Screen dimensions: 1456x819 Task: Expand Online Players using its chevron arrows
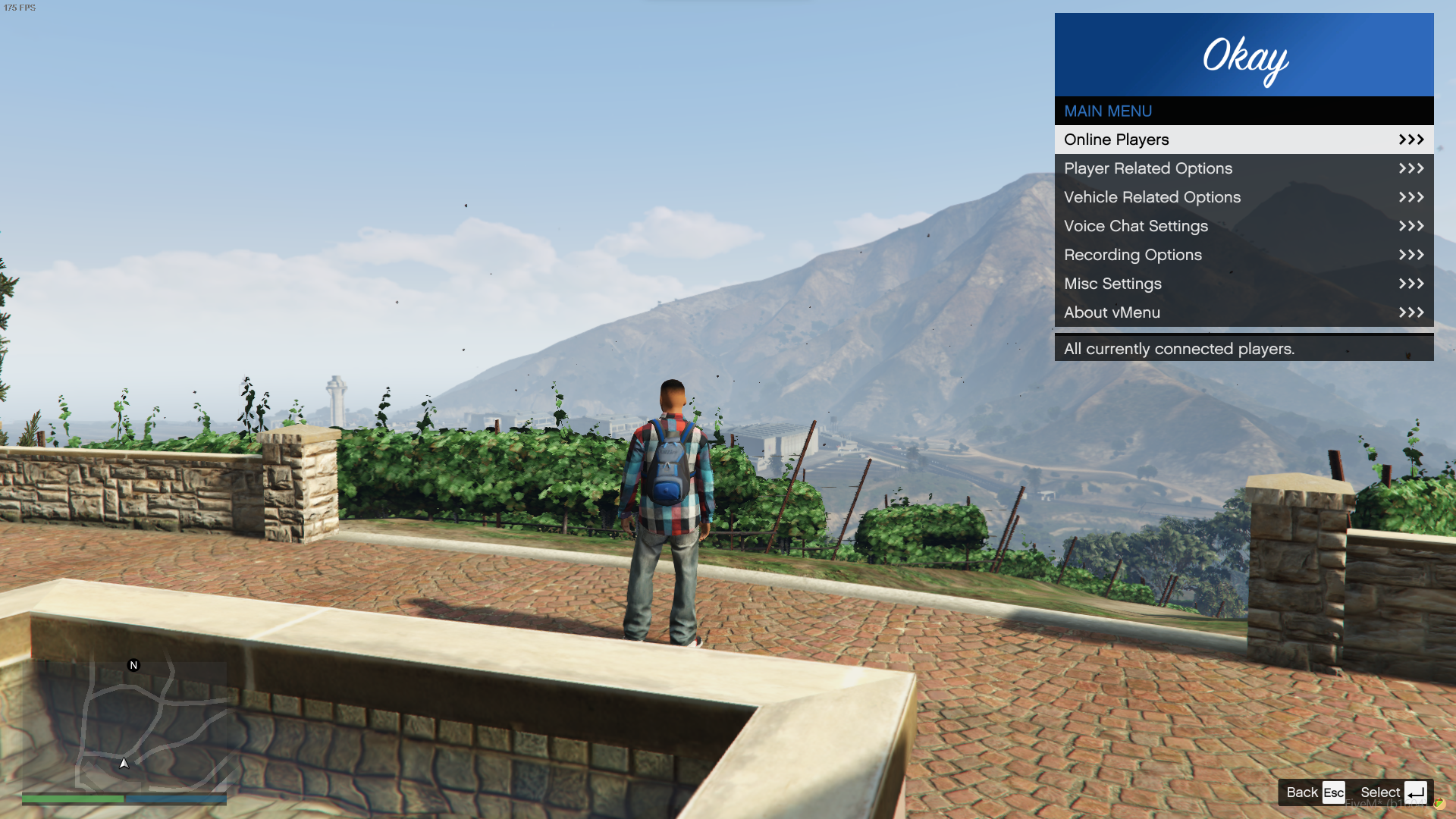1410,139
